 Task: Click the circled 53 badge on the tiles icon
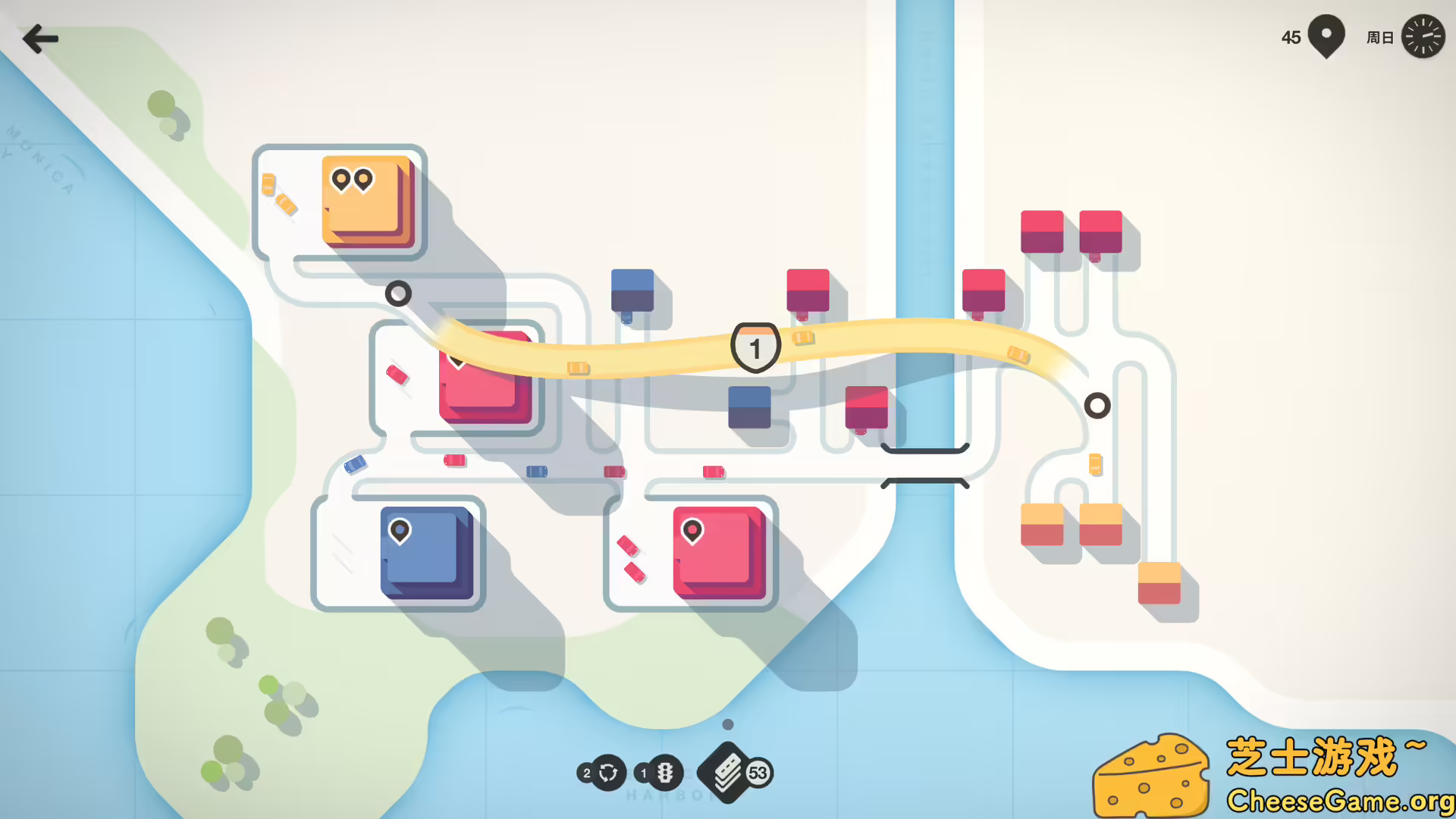(x=758, y=773)
